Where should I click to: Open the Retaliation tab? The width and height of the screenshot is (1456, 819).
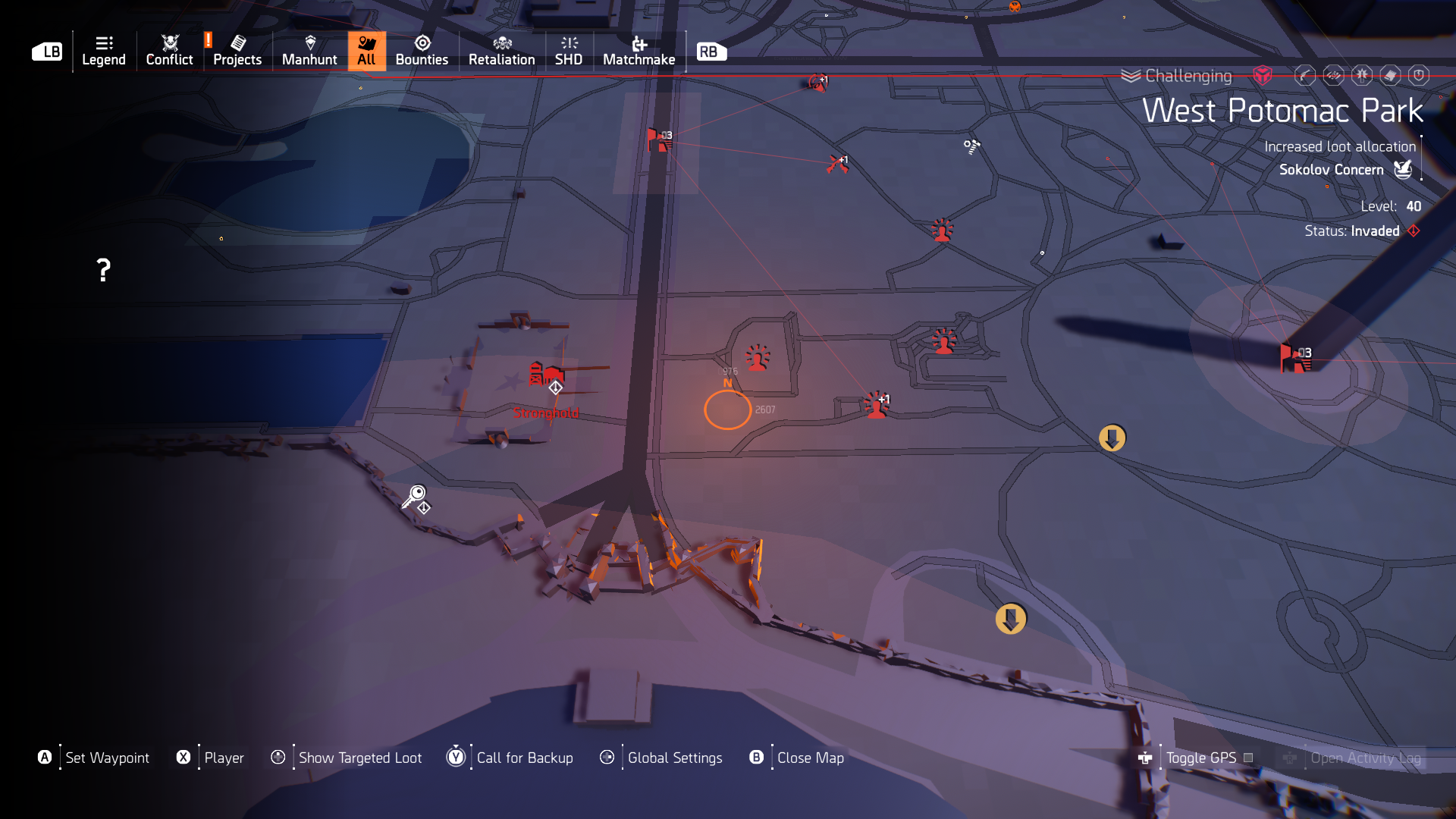(x=501, y=51)
